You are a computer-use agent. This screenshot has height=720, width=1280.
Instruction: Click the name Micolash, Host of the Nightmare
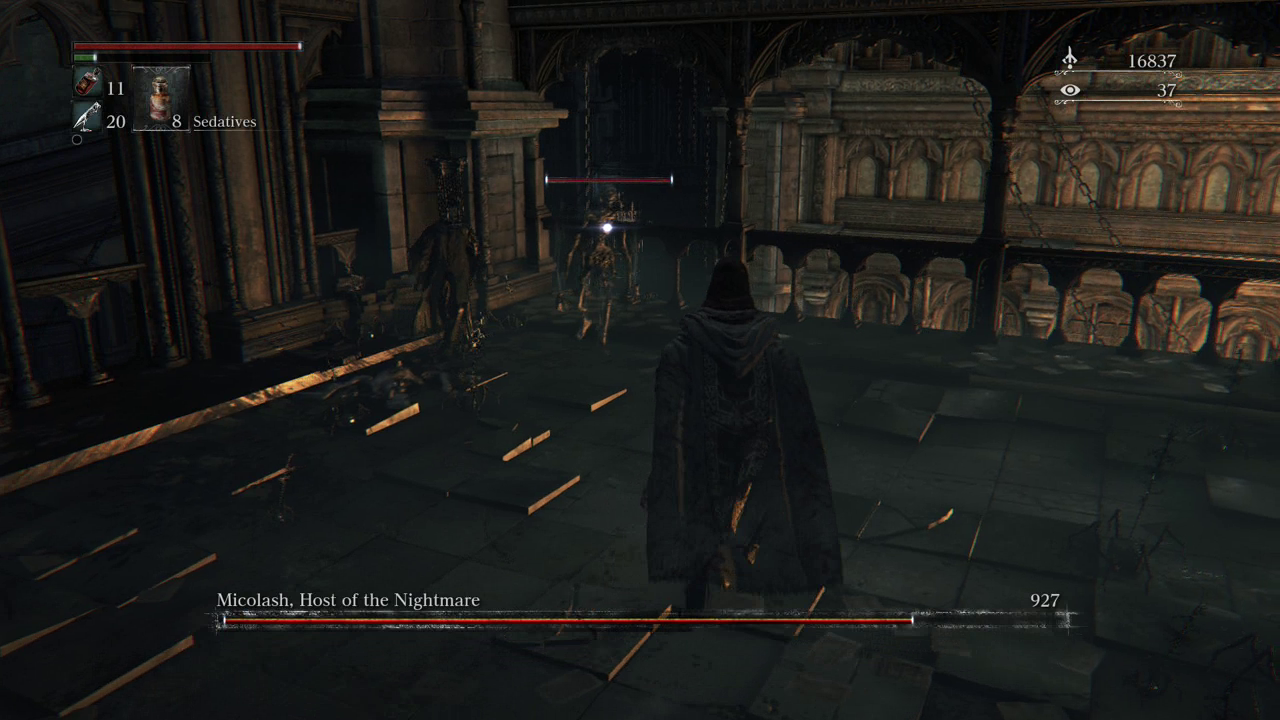[347, 599]
